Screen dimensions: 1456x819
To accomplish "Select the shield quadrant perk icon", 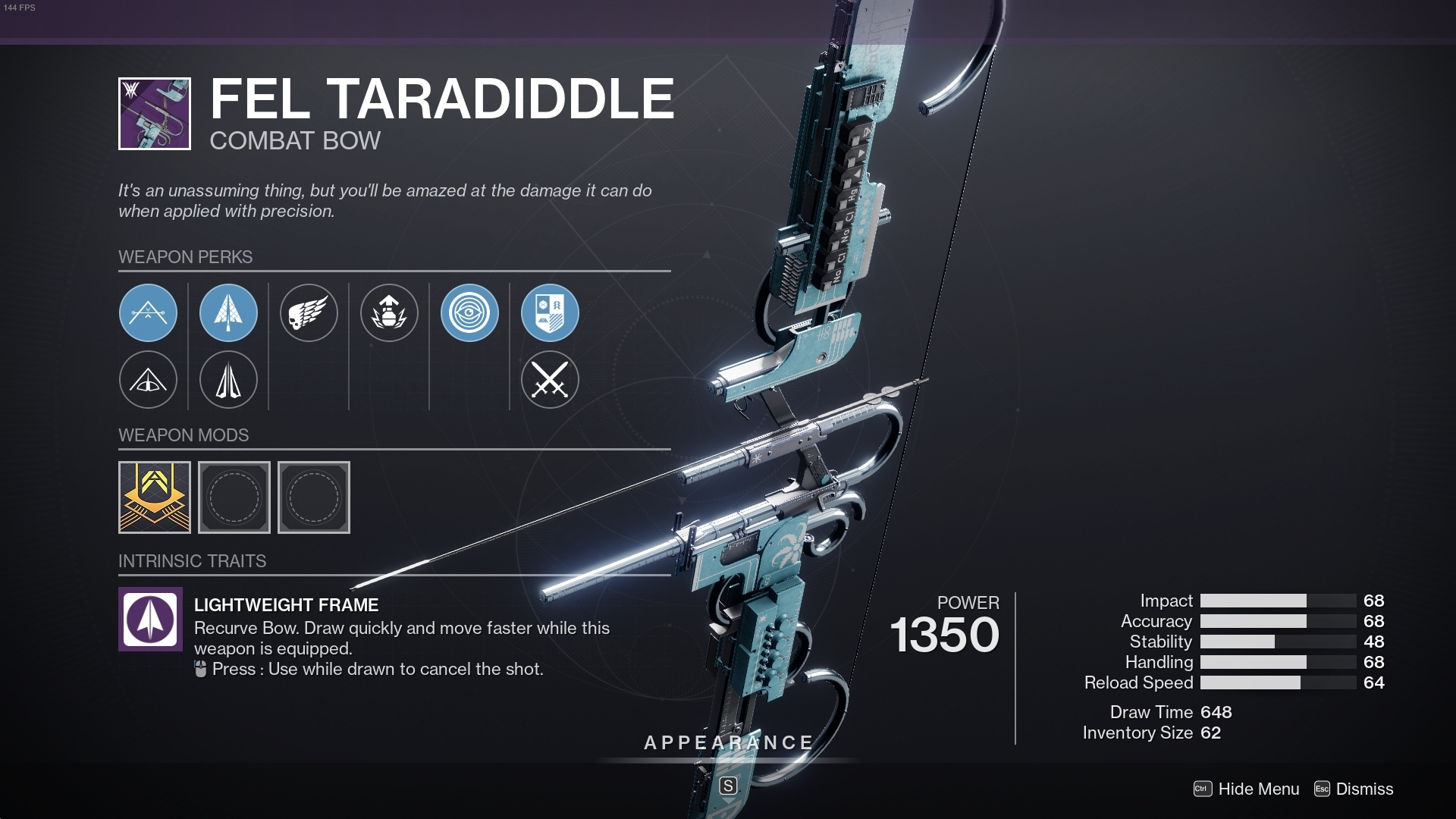I will 550,312.
